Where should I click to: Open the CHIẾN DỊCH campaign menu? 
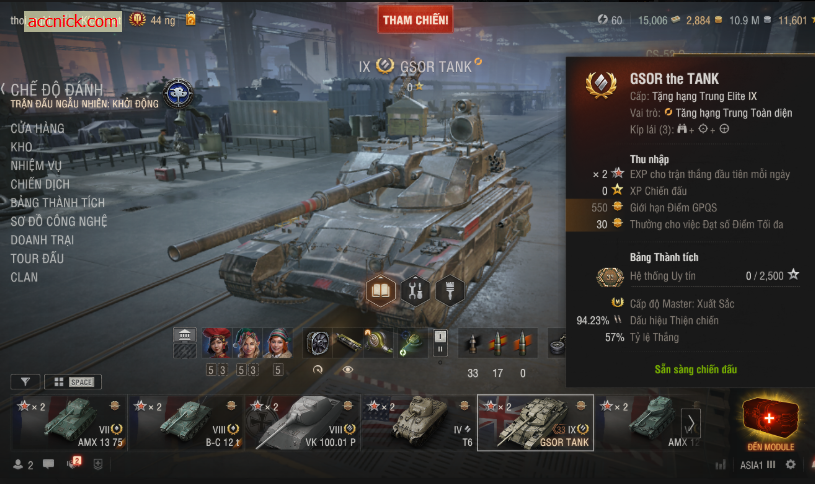pos(40,185)
